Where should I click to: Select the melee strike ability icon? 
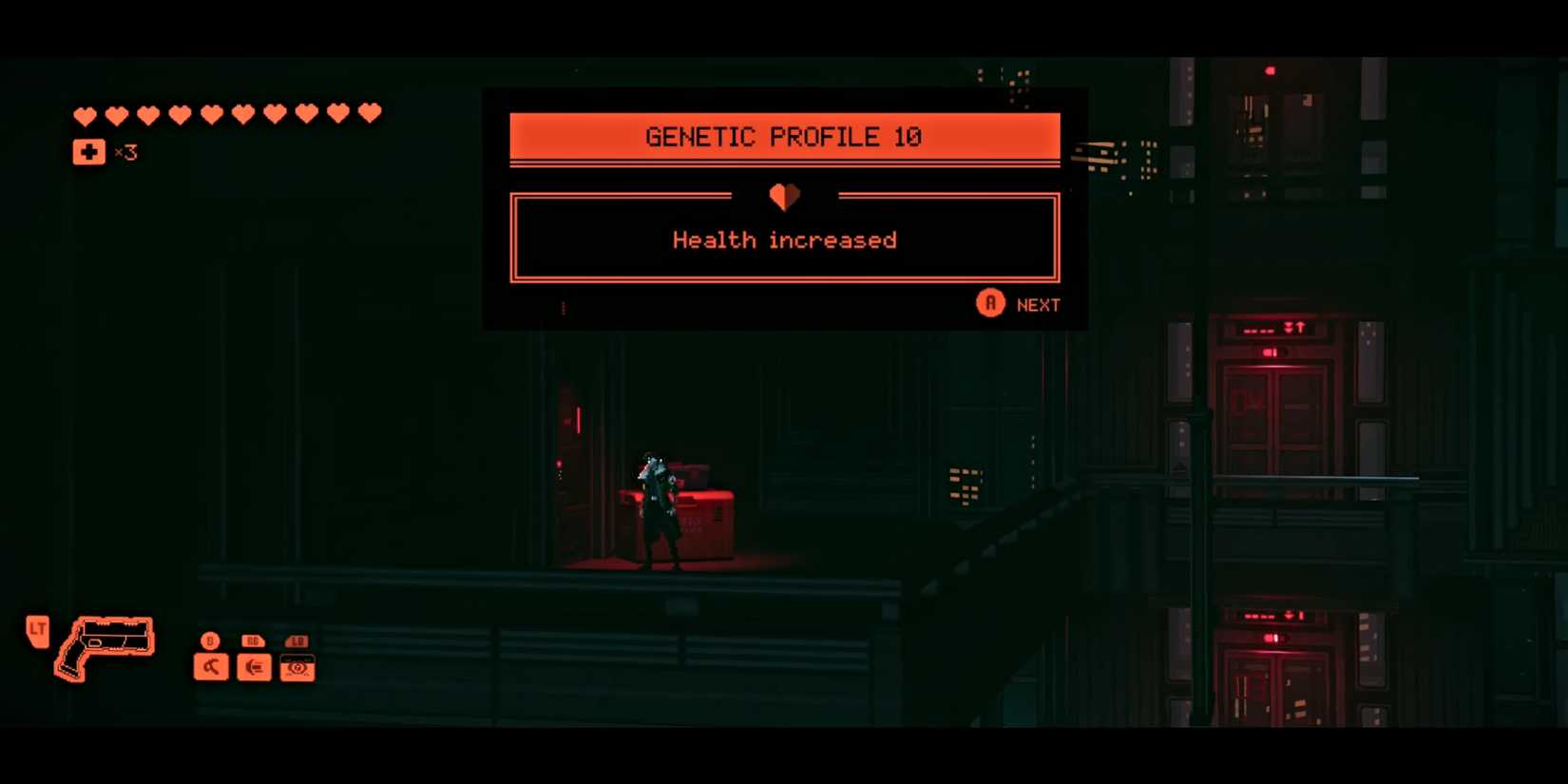click(210, 666)
